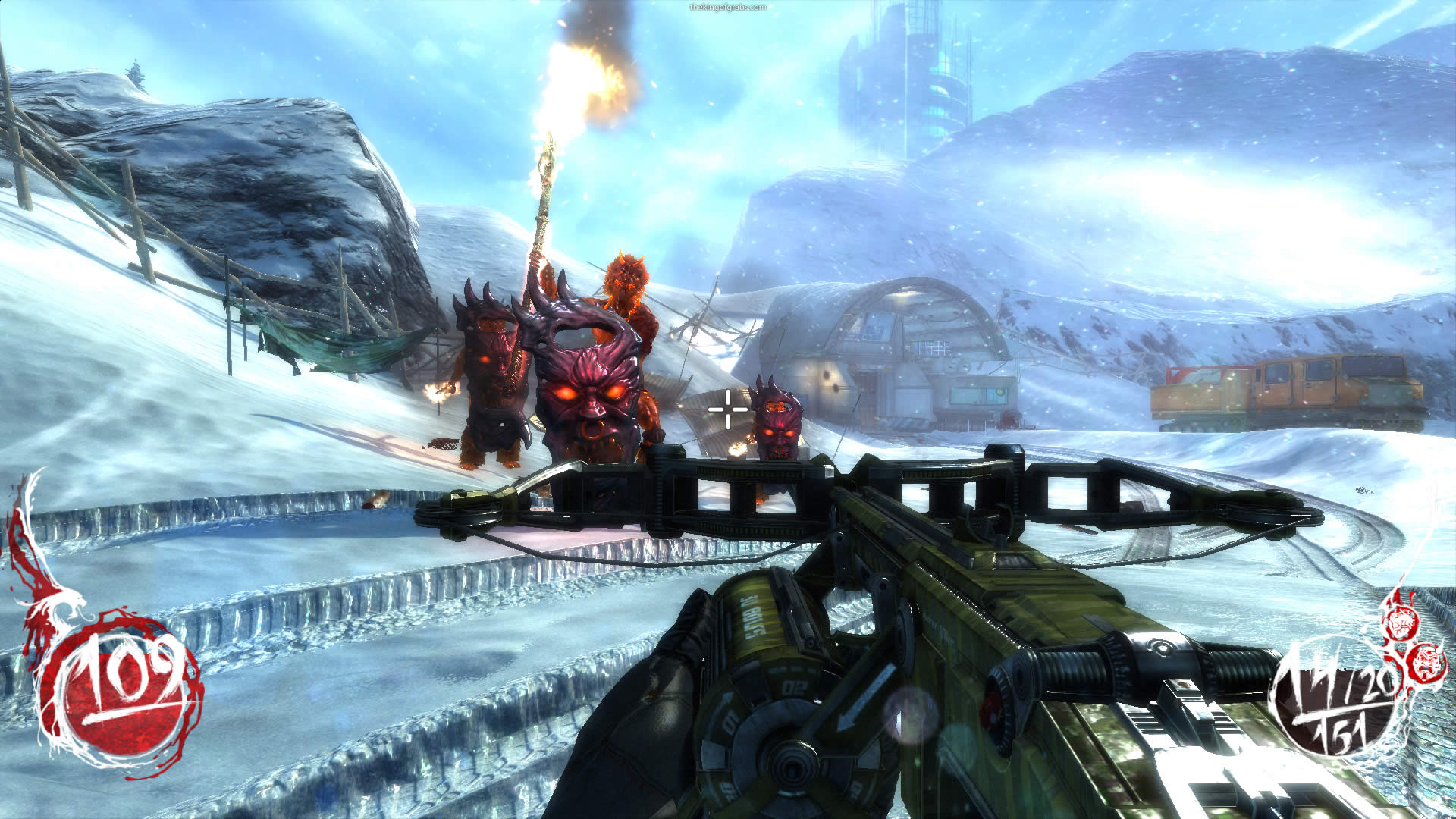This screenshot has height=819, width=1456.
Task: Select the demon heart item icon
Action: point(1400,623)
